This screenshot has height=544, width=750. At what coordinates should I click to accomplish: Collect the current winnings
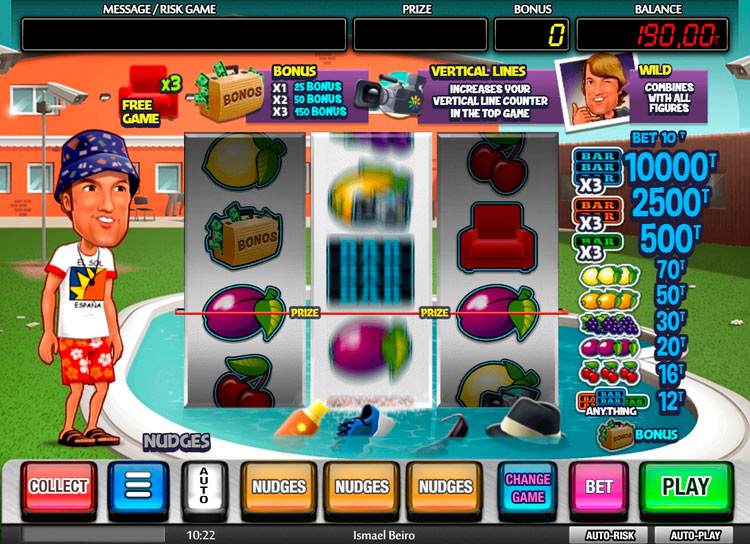[x=59, y=487]
